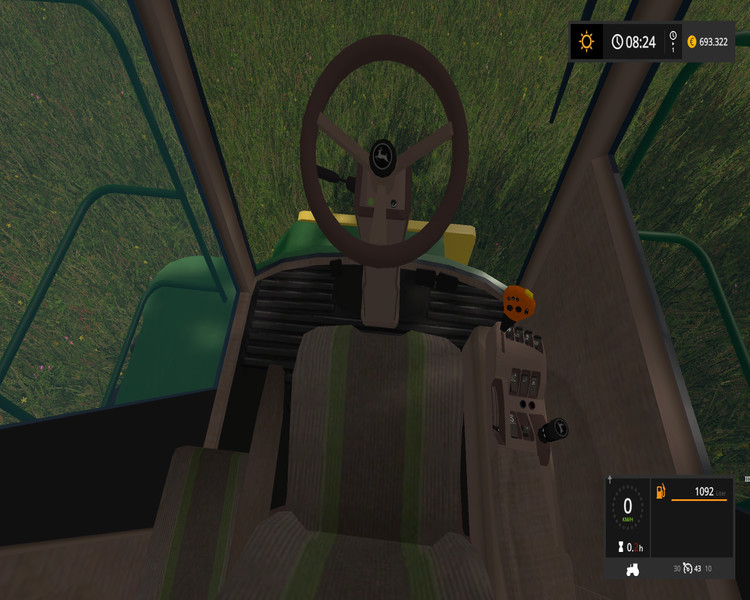The width and height of the screenshot is (750, 600).
Task: Click the orange fuel pump icon
Action: click(x=661, y=492)
